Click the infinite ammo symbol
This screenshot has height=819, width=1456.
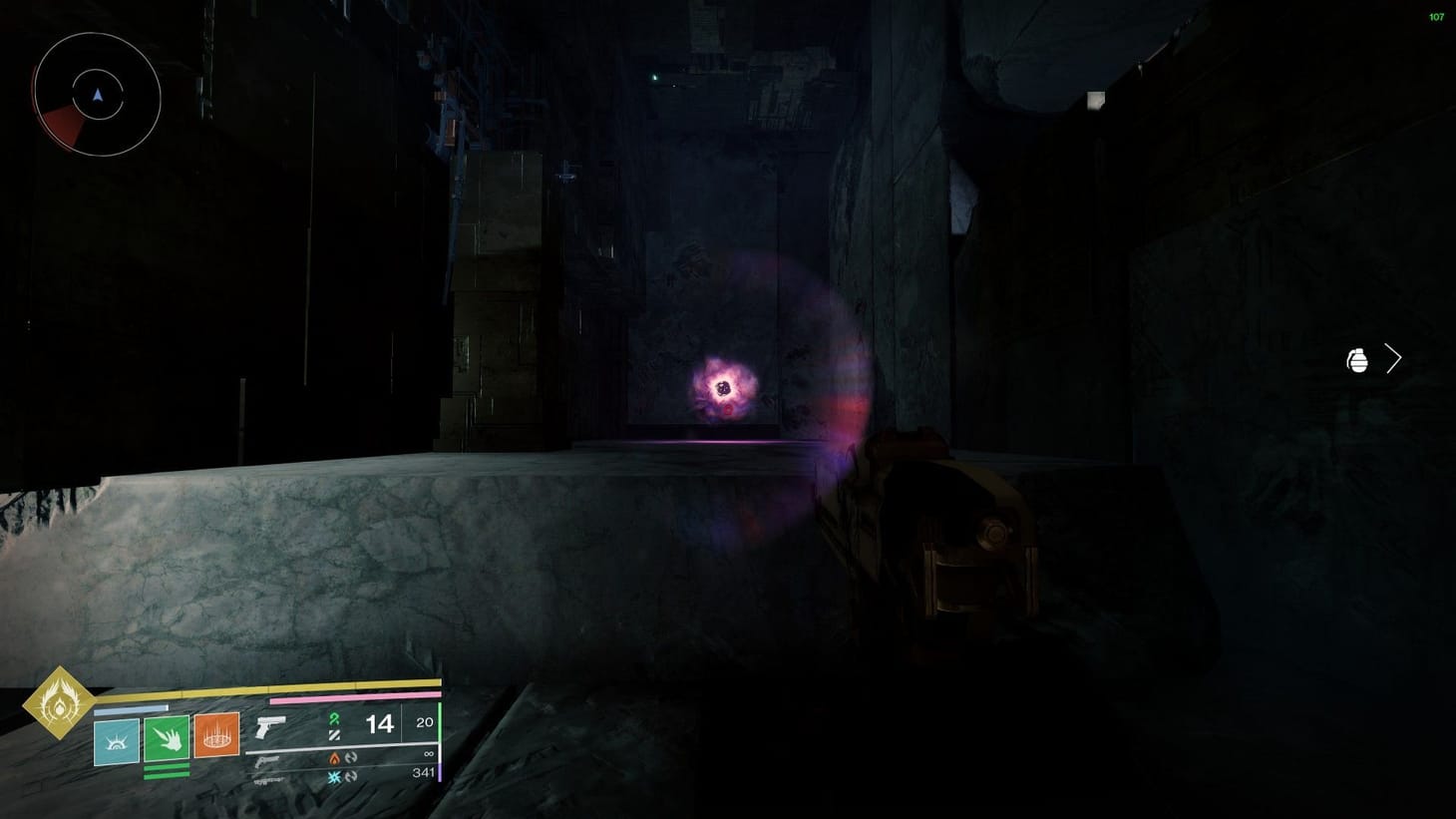pos(428,755)
